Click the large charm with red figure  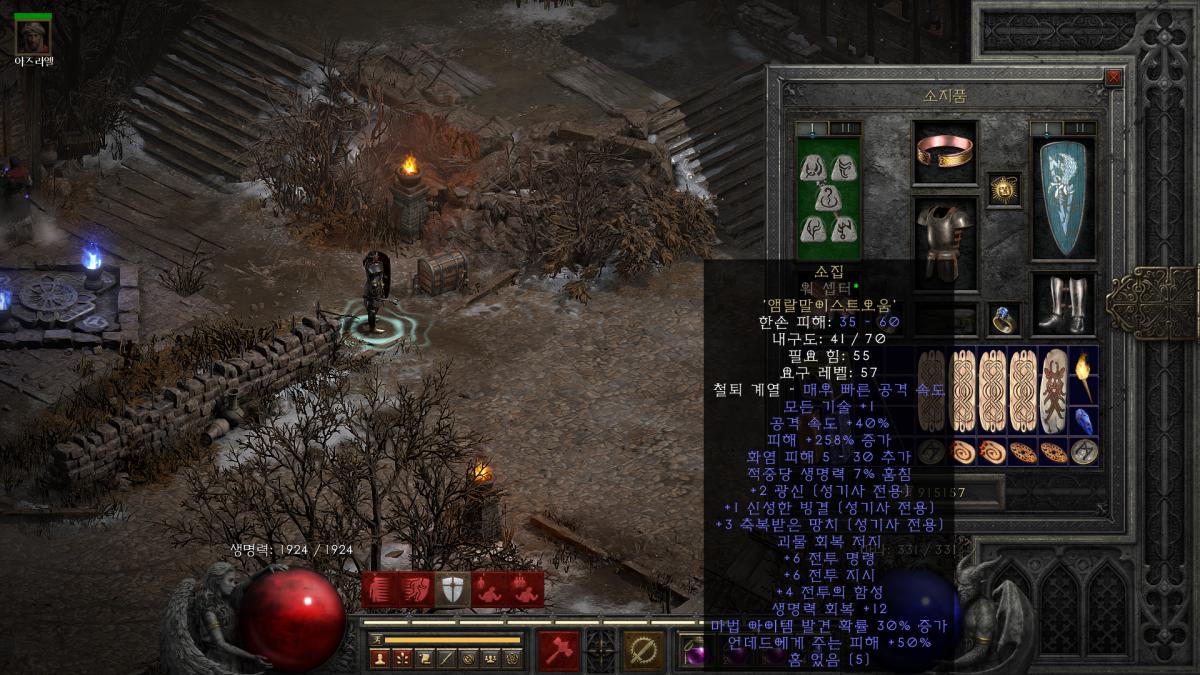click(1052, 390)
